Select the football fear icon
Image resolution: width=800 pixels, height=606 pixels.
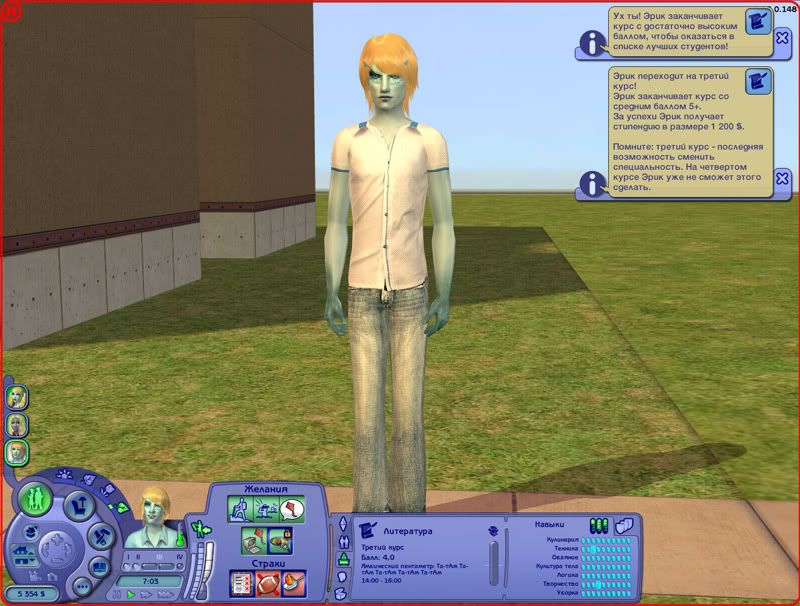[x=266, y=583]
